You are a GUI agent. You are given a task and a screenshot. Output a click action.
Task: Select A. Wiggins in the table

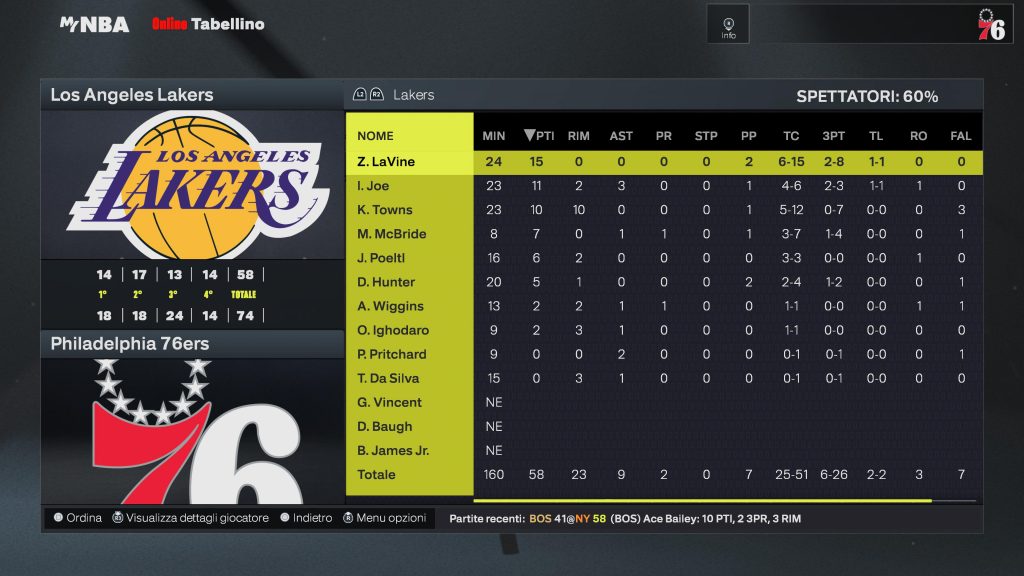[391, 306]
